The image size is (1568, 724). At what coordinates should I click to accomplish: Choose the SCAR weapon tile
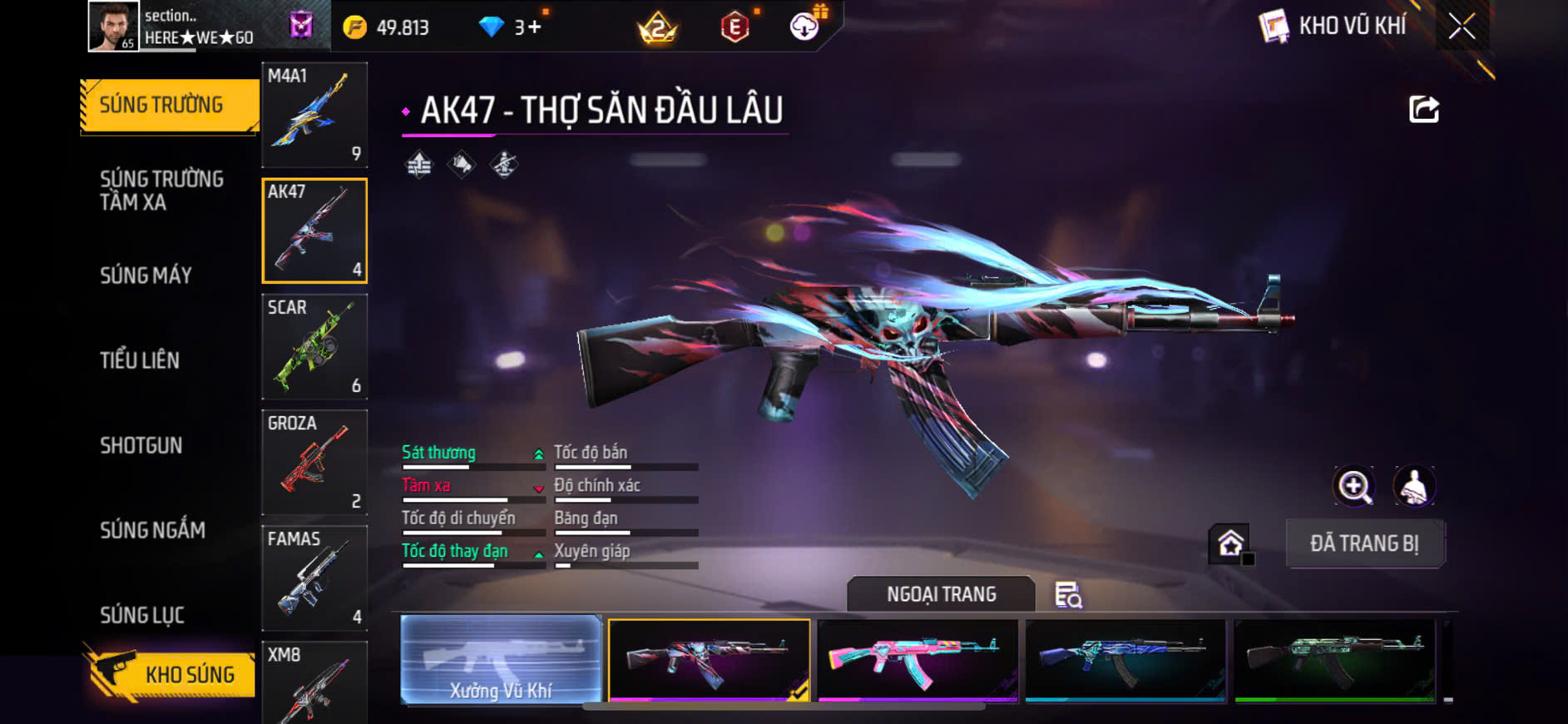point(314,346)
